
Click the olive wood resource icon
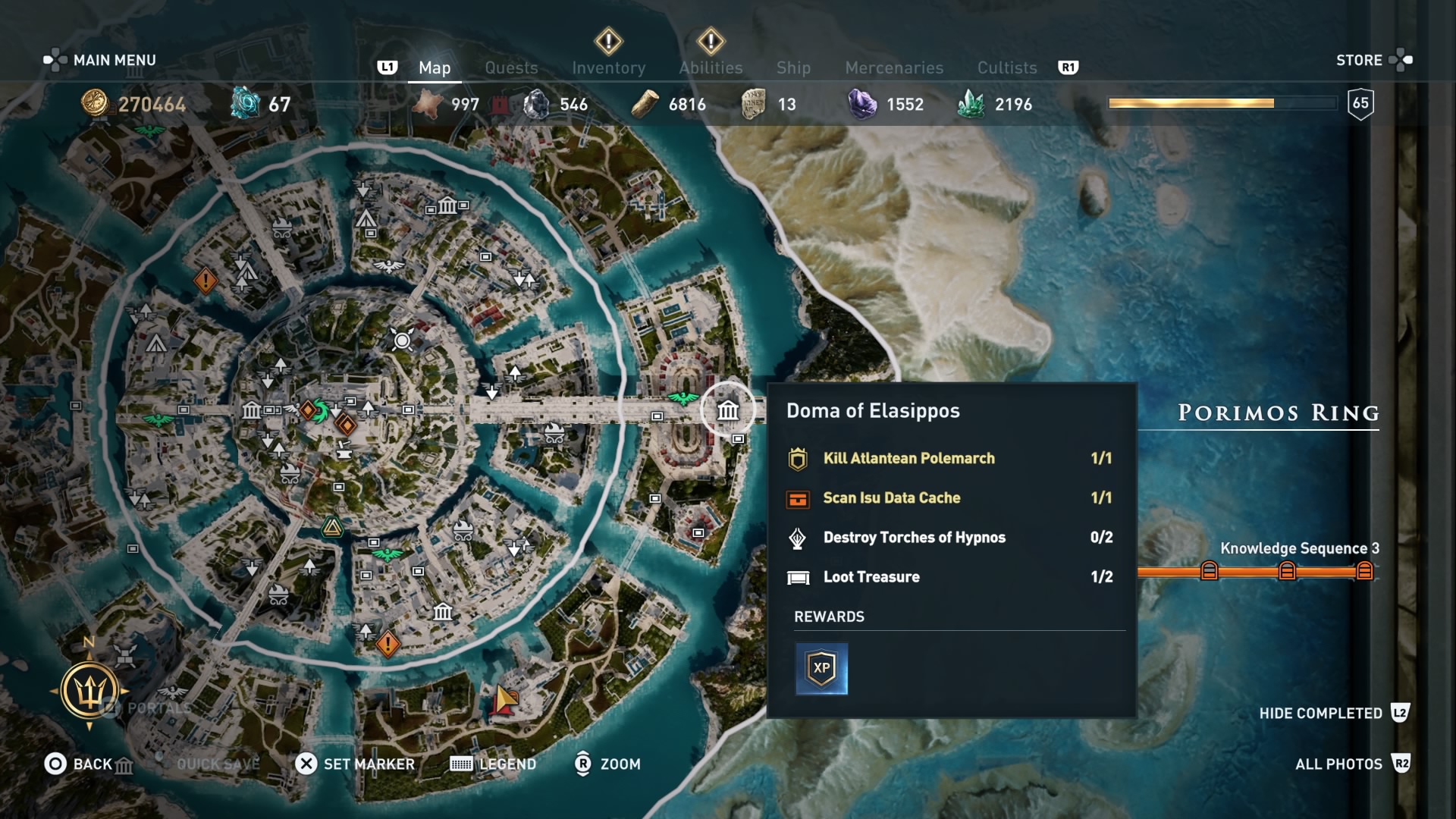coord(645,104)
